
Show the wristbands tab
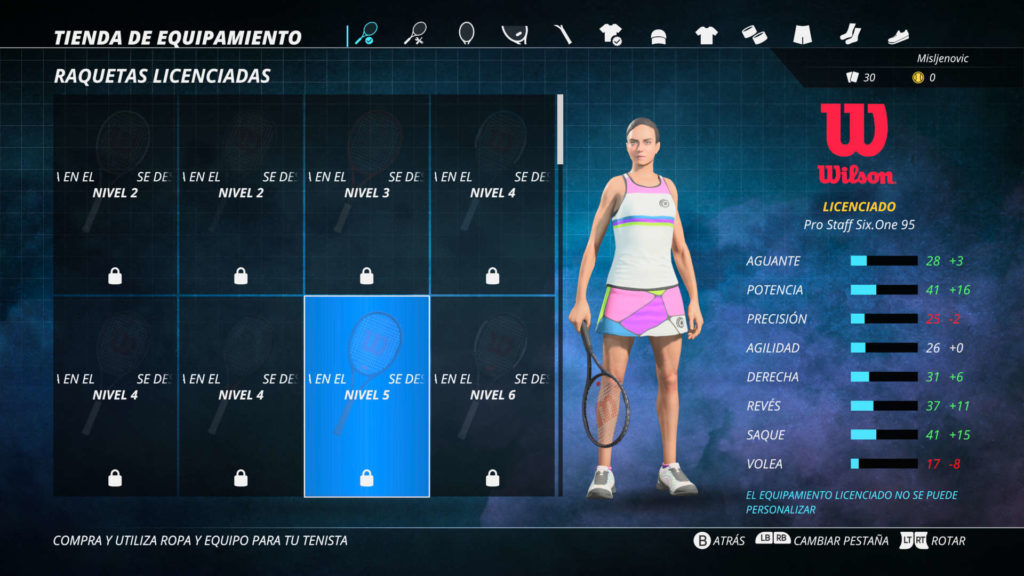(x=754, y=35)
